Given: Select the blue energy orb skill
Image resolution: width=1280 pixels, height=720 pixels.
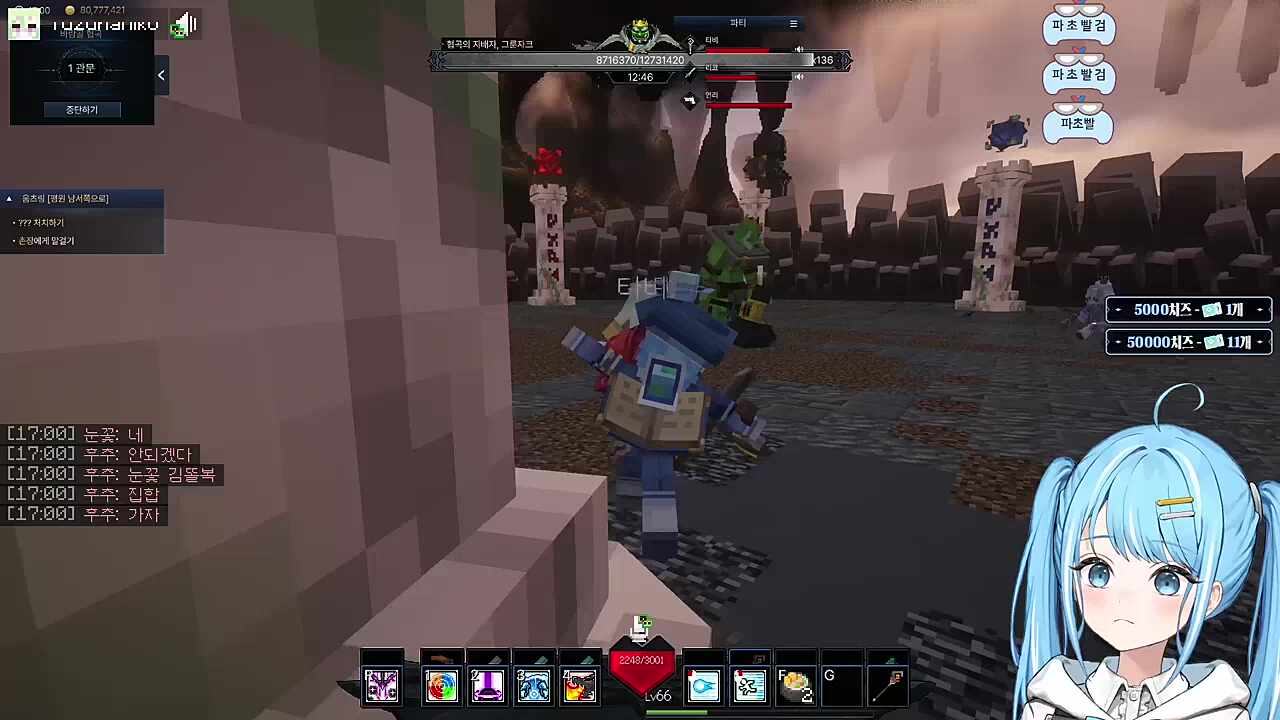Looking at the screenshot, I should pyautogui.click(x=703, y=685).
